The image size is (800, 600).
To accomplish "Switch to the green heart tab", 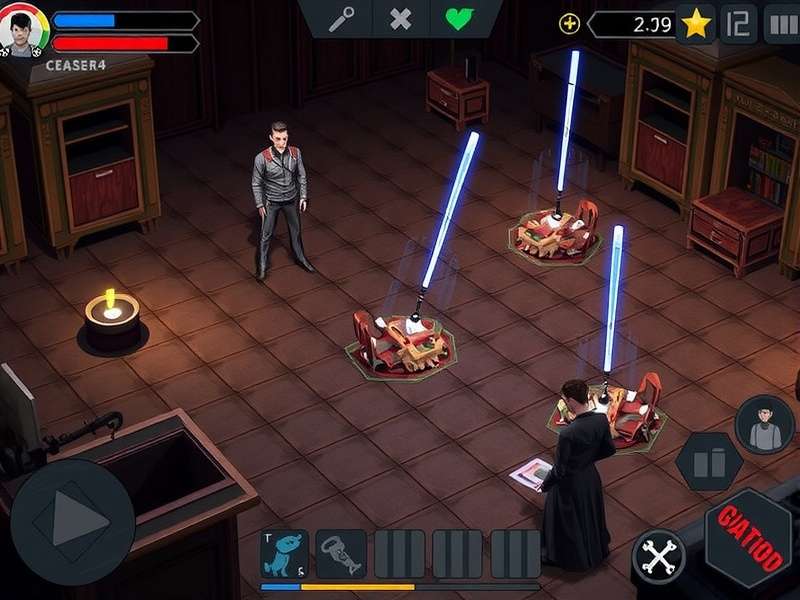I will [x=459, y=20].
